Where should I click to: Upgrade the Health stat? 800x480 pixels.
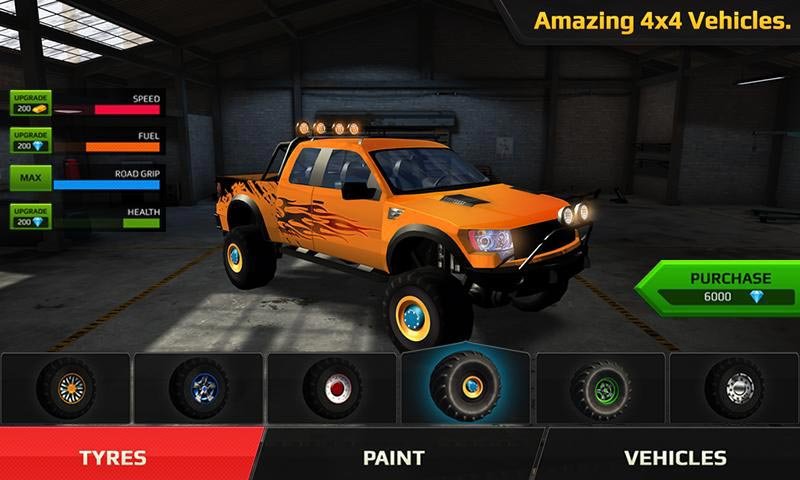pos(29,216)
